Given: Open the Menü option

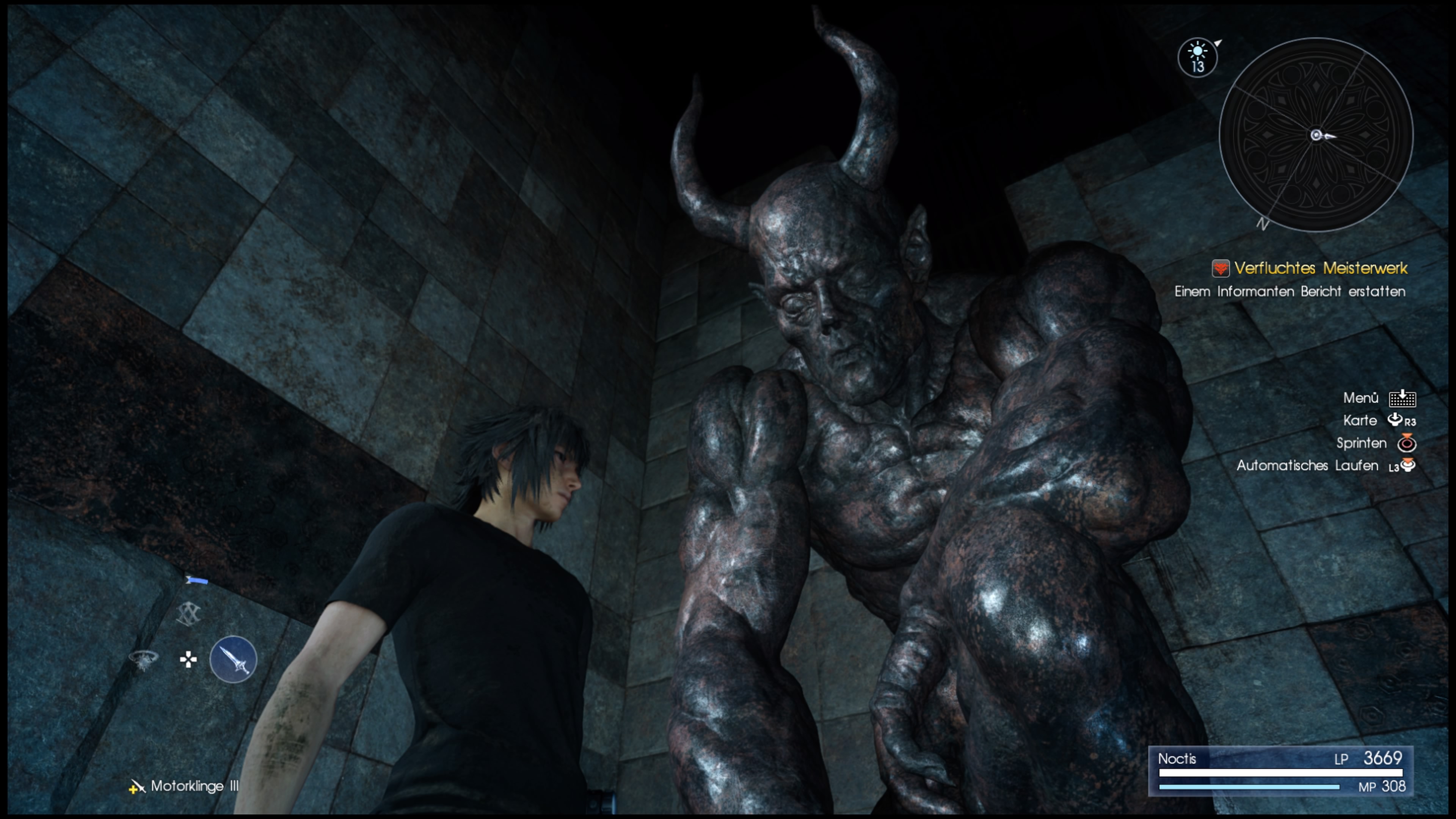Looking at the screenshot, I should coord(1361,398).
